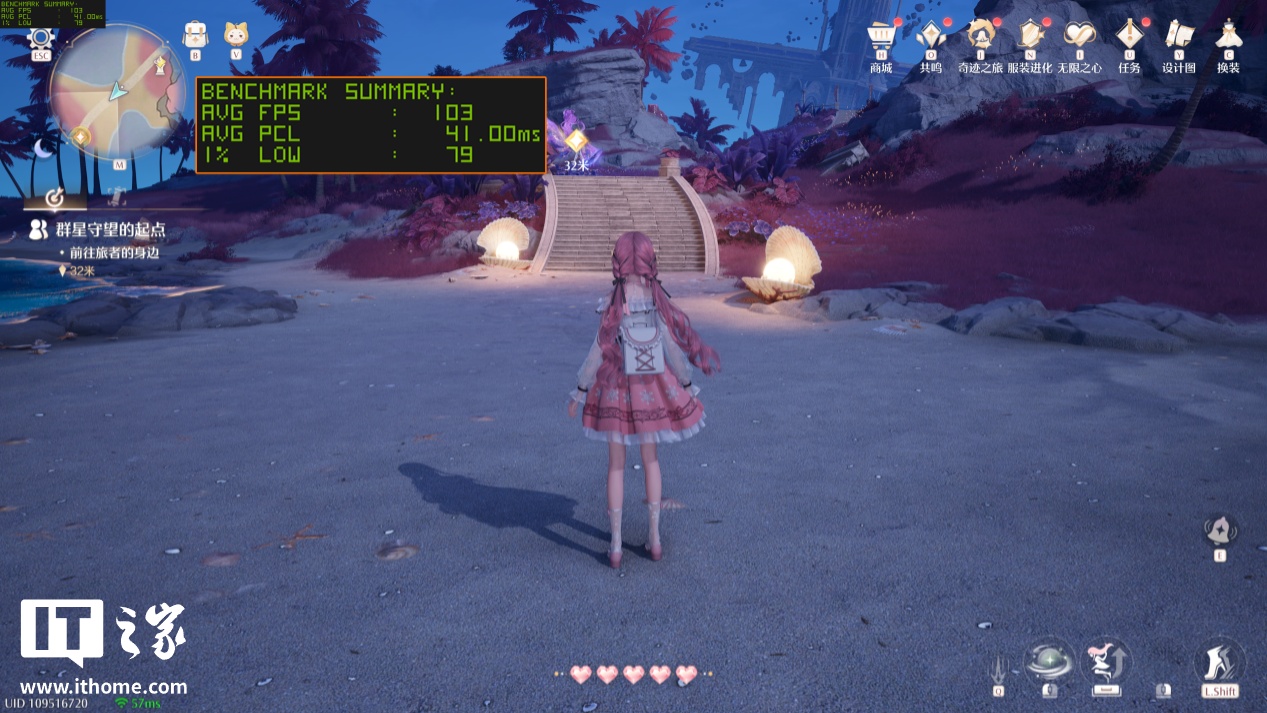
Task: Open the 无限之心 heart menu
Action: pyautogui.click(x=1080, y=36)
